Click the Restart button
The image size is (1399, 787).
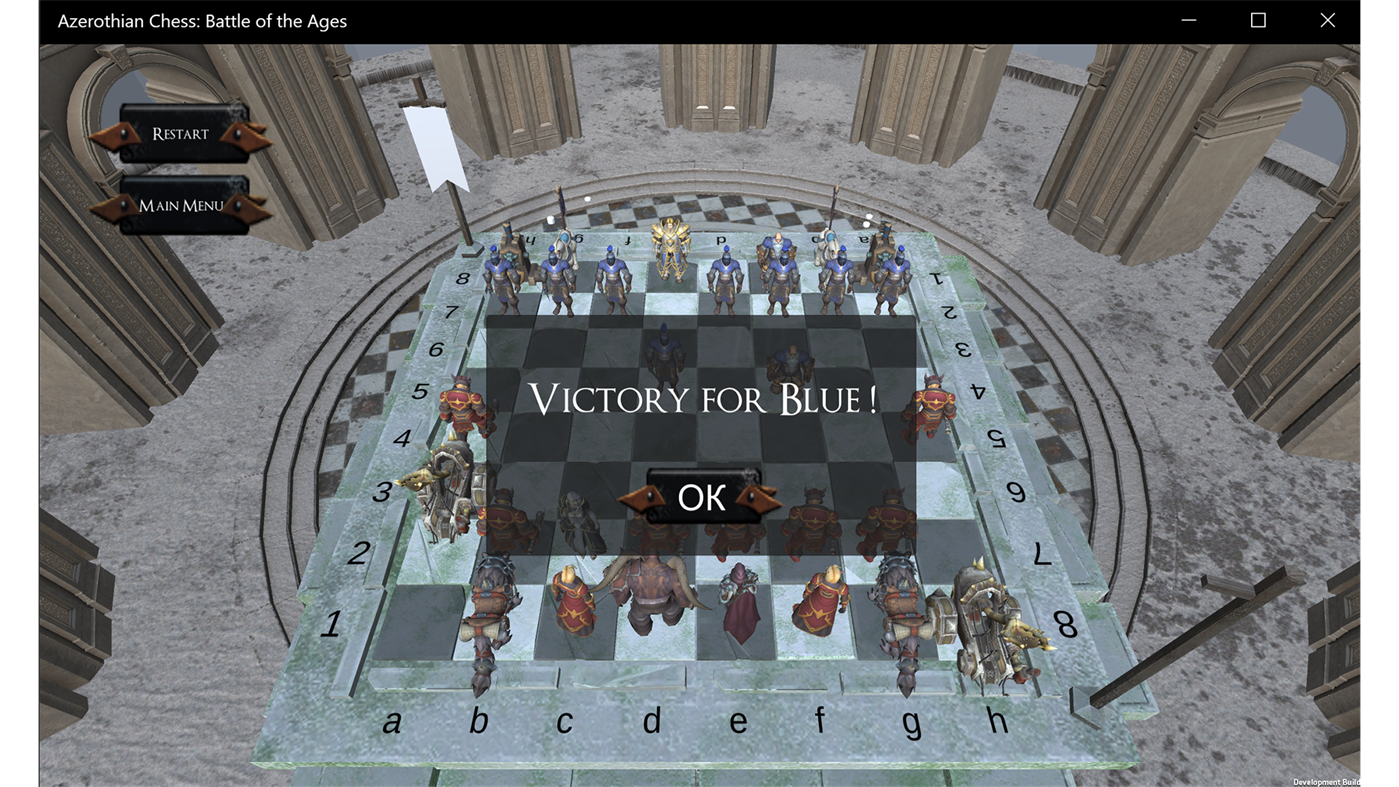[181, 133]
